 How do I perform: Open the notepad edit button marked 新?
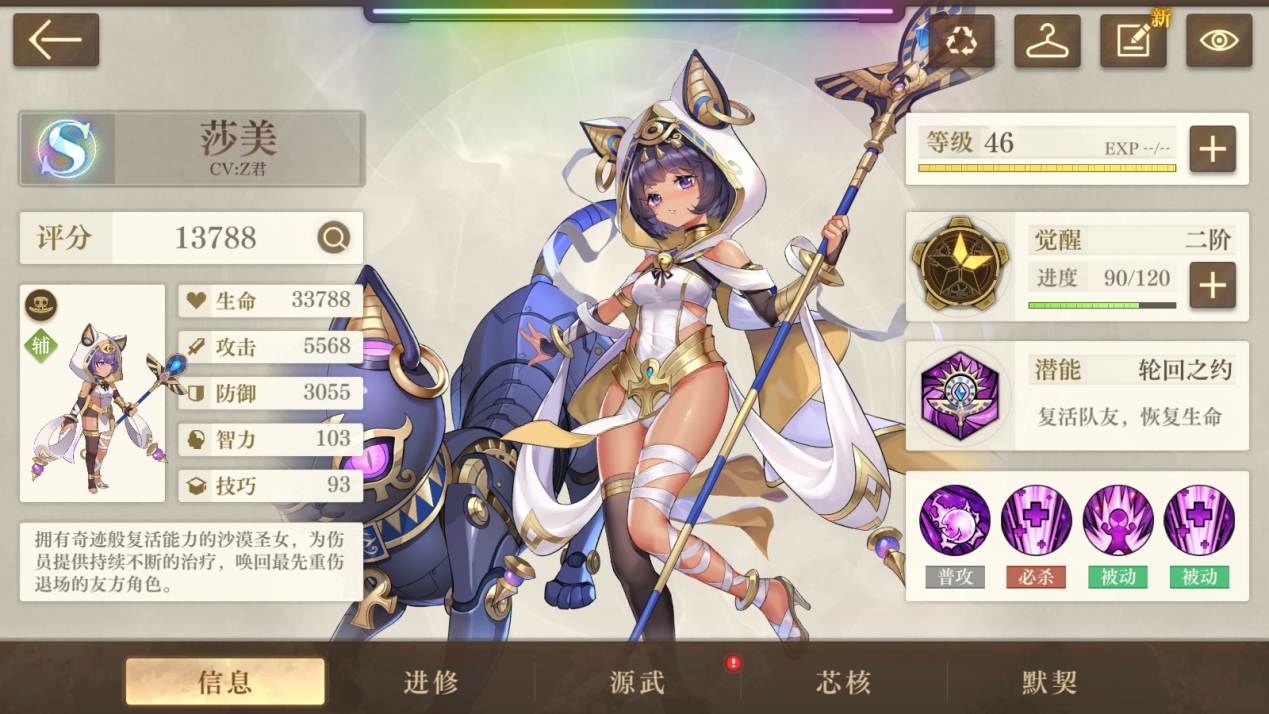click(1133, 41)
